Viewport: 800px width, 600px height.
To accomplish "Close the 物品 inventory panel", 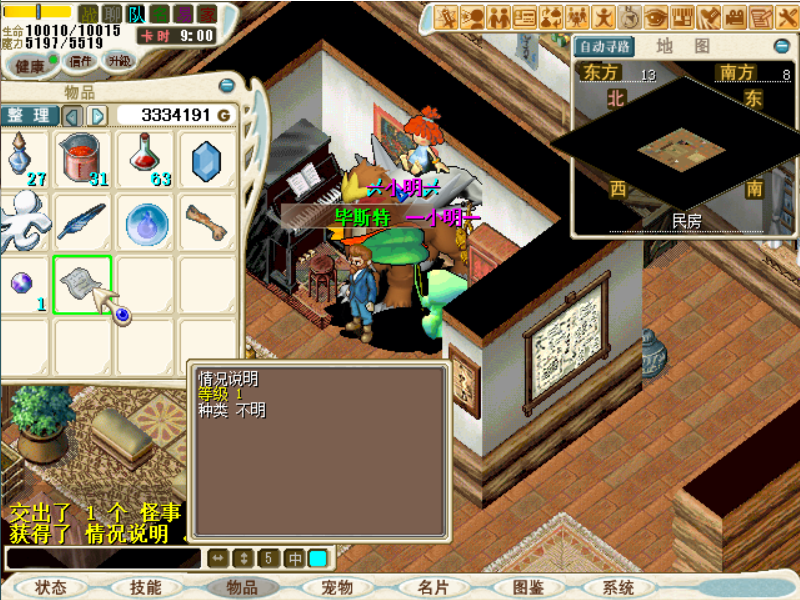I will point(227,86).
